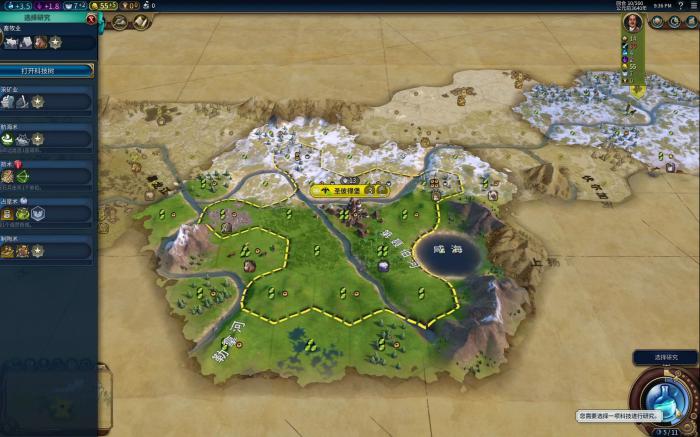700x437 pixels.
Task: Open the tech tree (打开科技树)
Action: [47, 71]
